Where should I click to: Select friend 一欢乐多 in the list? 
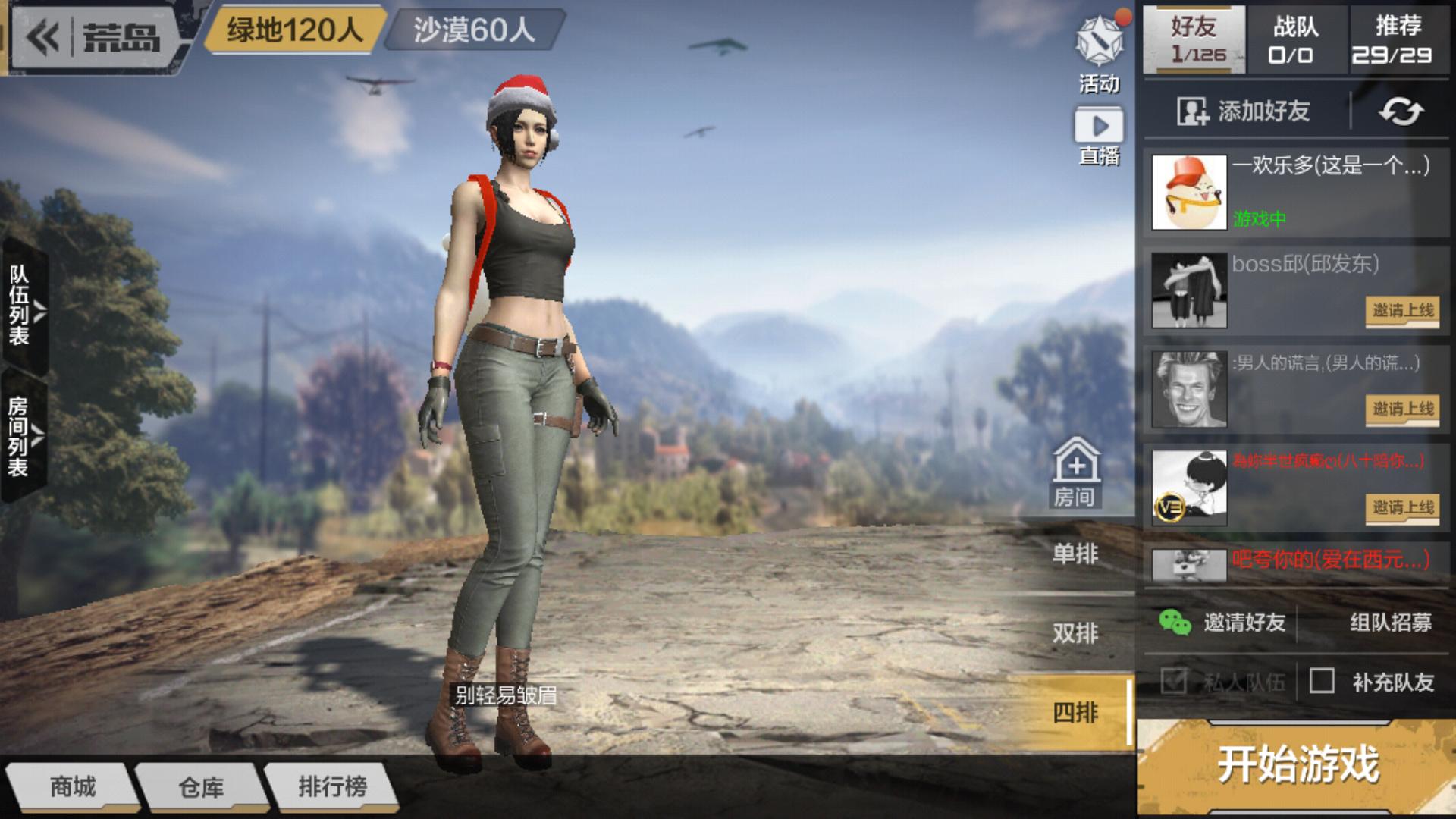pyautogui.click(x=1295, y=192)
